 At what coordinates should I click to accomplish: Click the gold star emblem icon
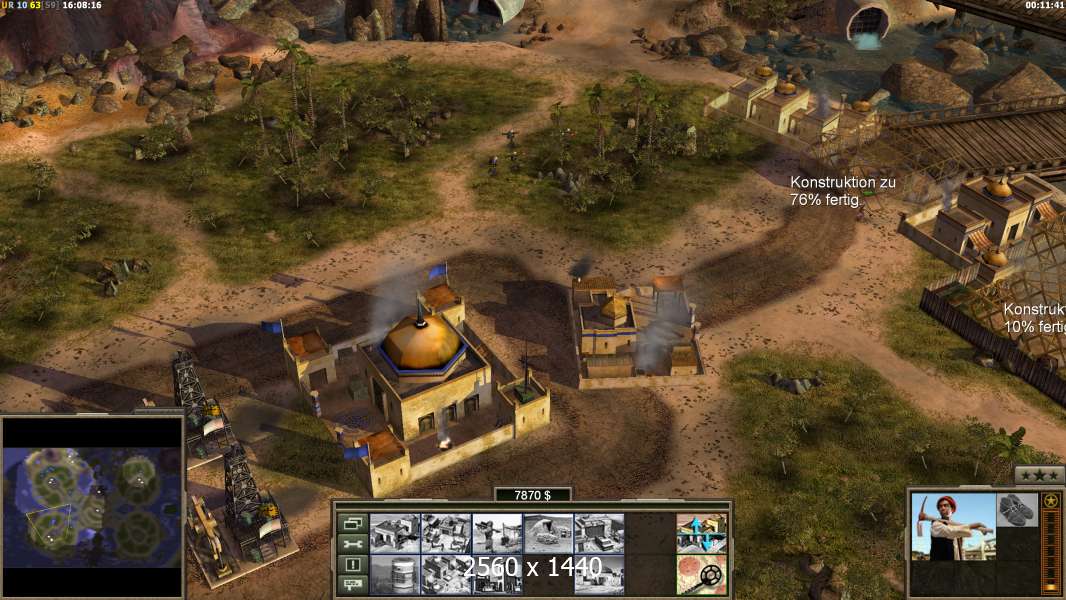pos(1050,501)
